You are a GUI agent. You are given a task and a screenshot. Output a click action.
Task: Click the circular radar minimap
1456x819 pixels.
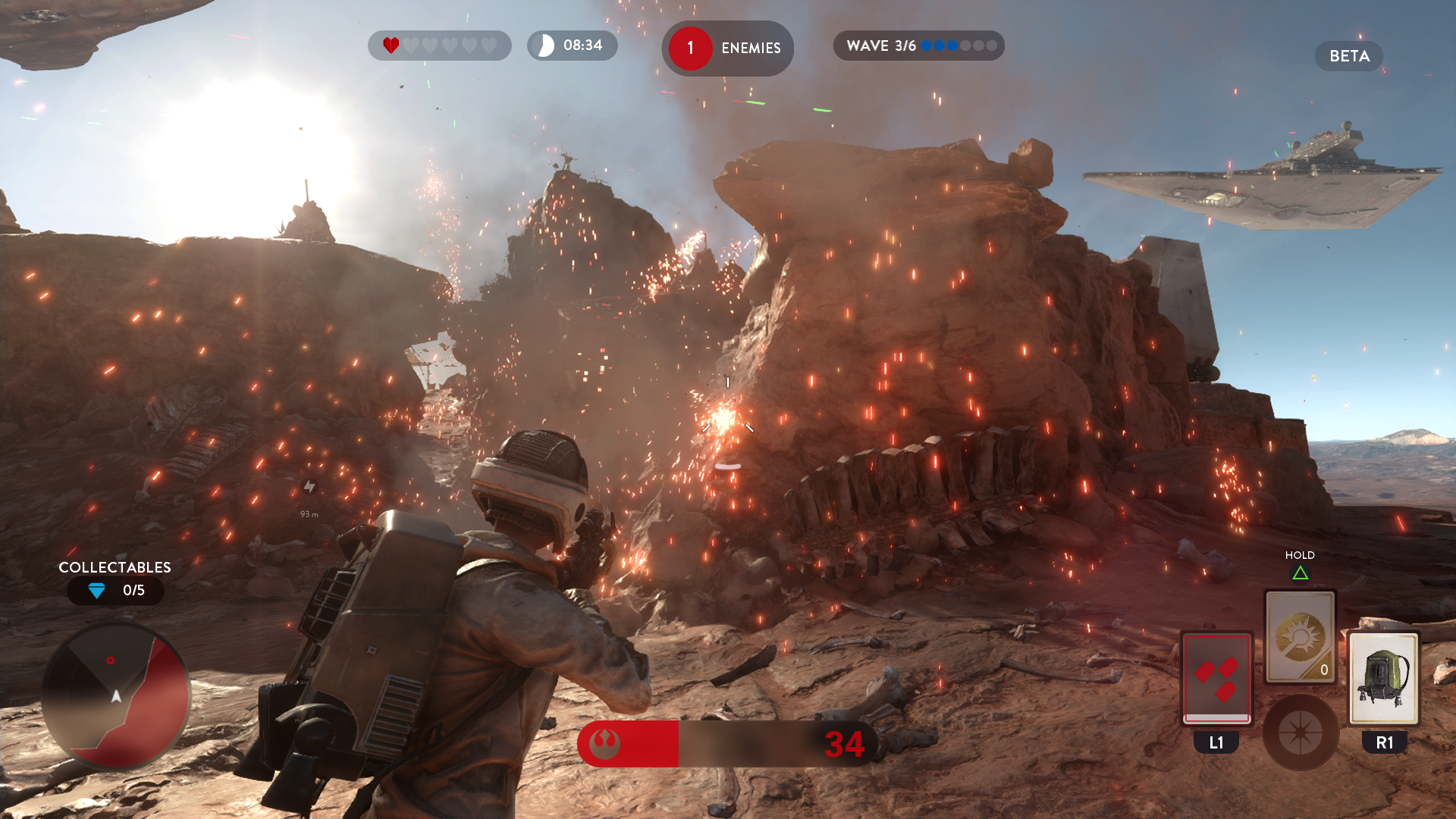116,695
